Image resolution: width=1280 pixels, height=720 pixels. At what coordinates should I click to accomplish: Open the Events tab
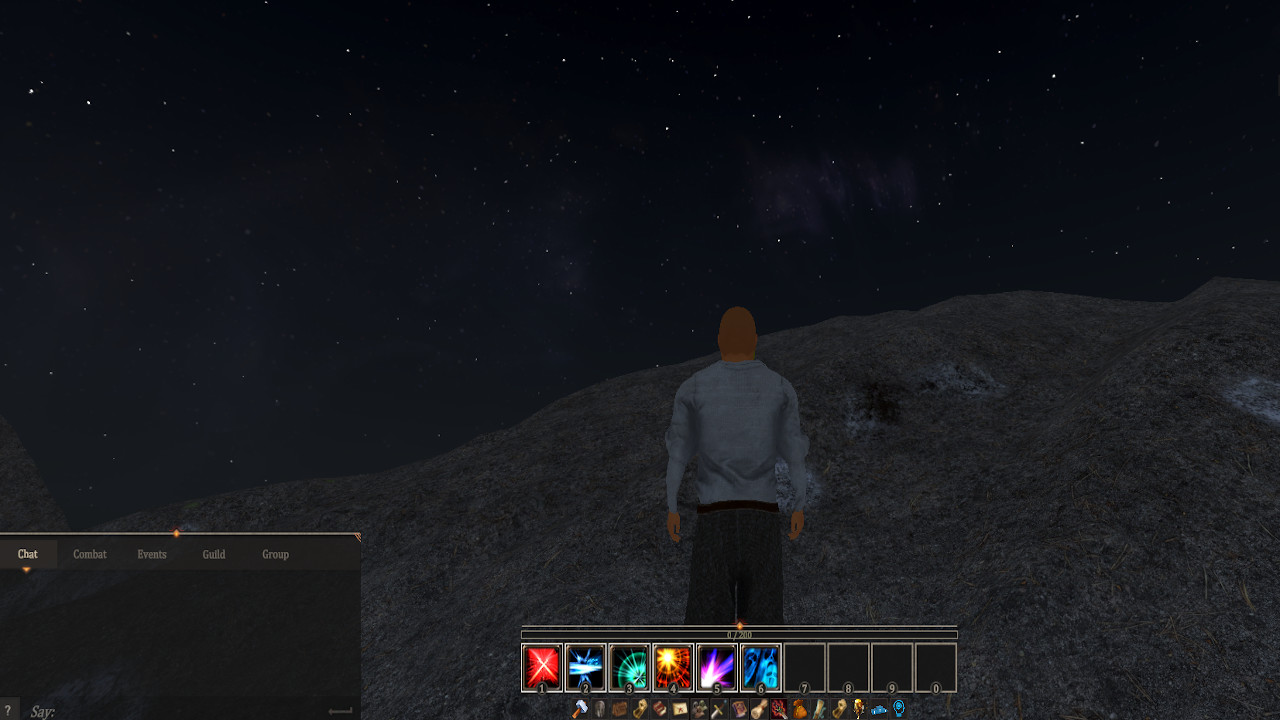152,554
